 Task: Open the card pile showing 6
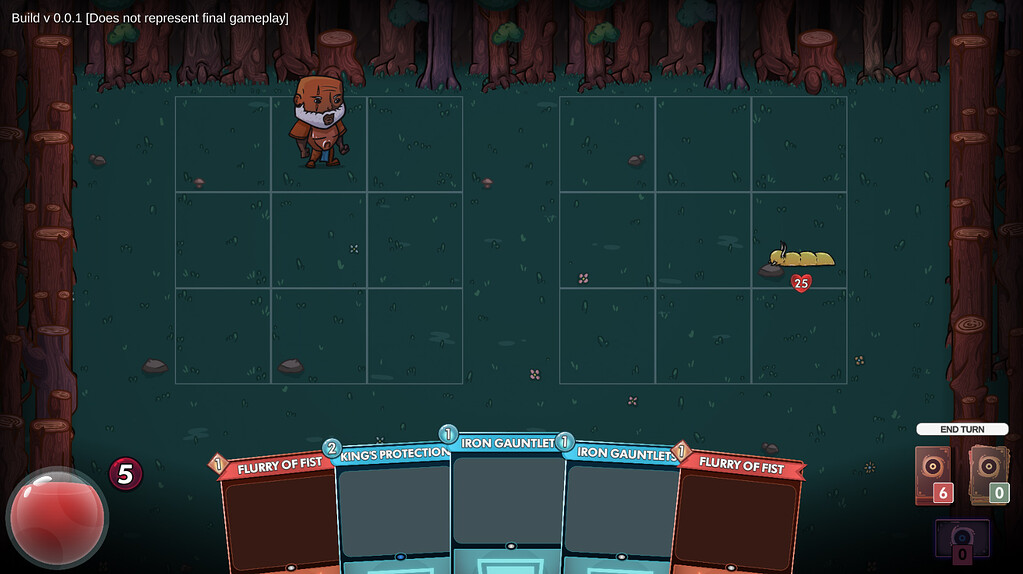[933, 475]
